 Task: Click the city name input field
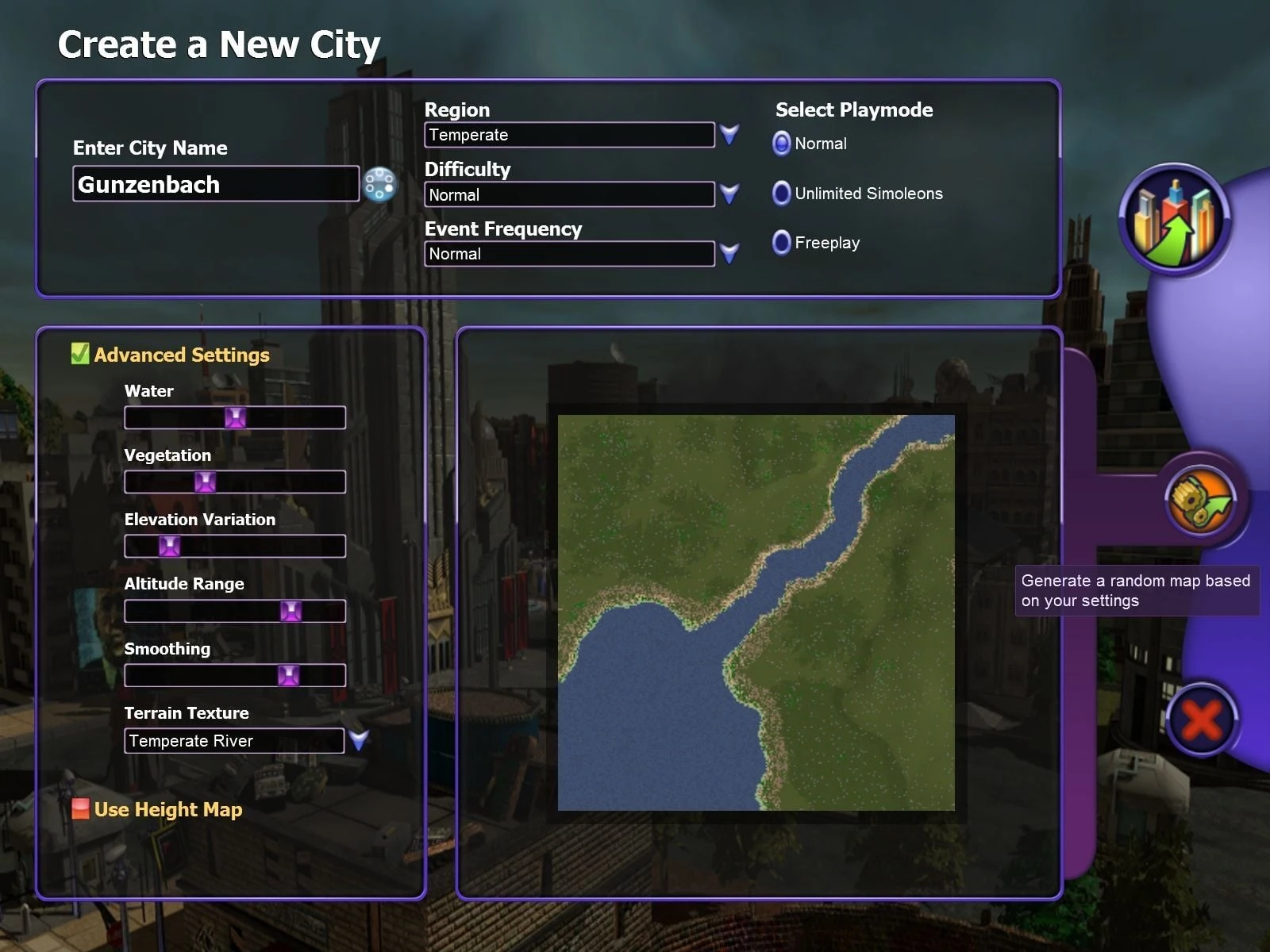[x=215, y=184]
